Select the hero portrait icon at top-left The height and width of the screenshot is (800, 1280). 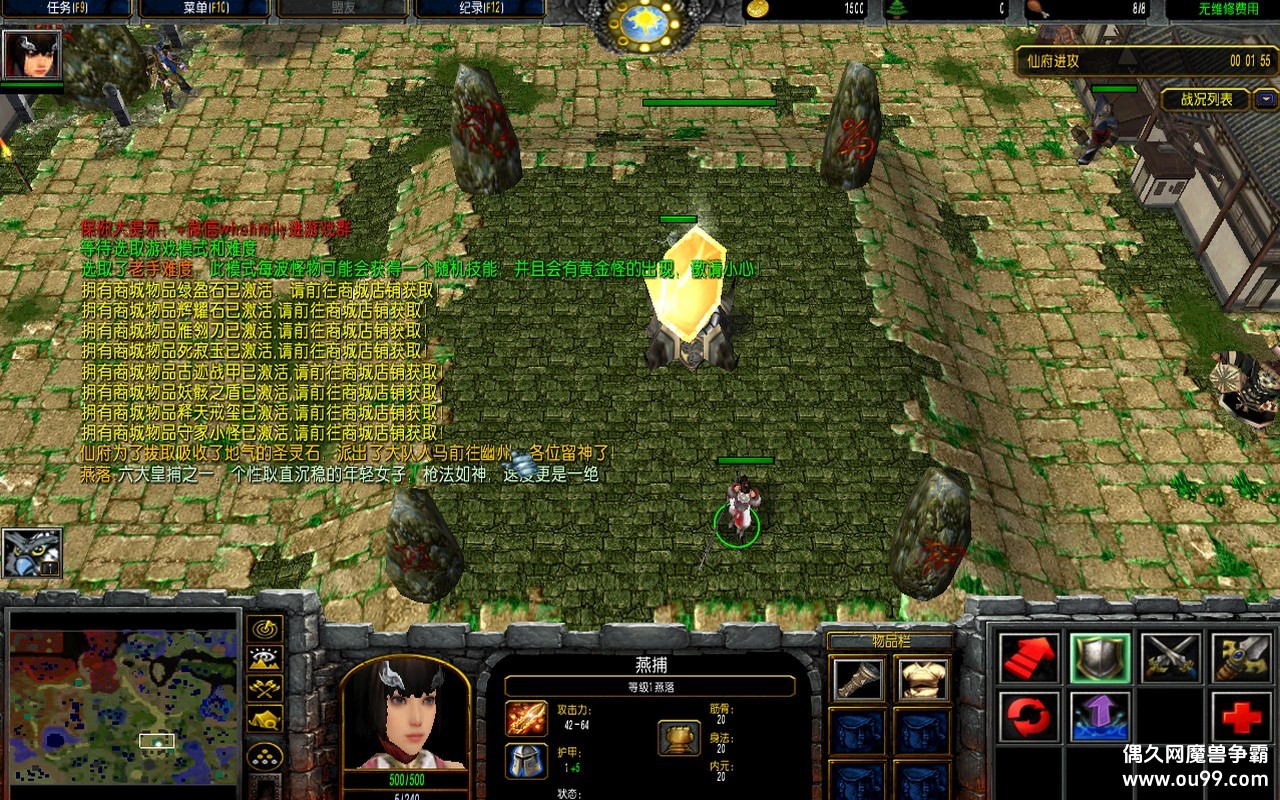pos(32,54)
